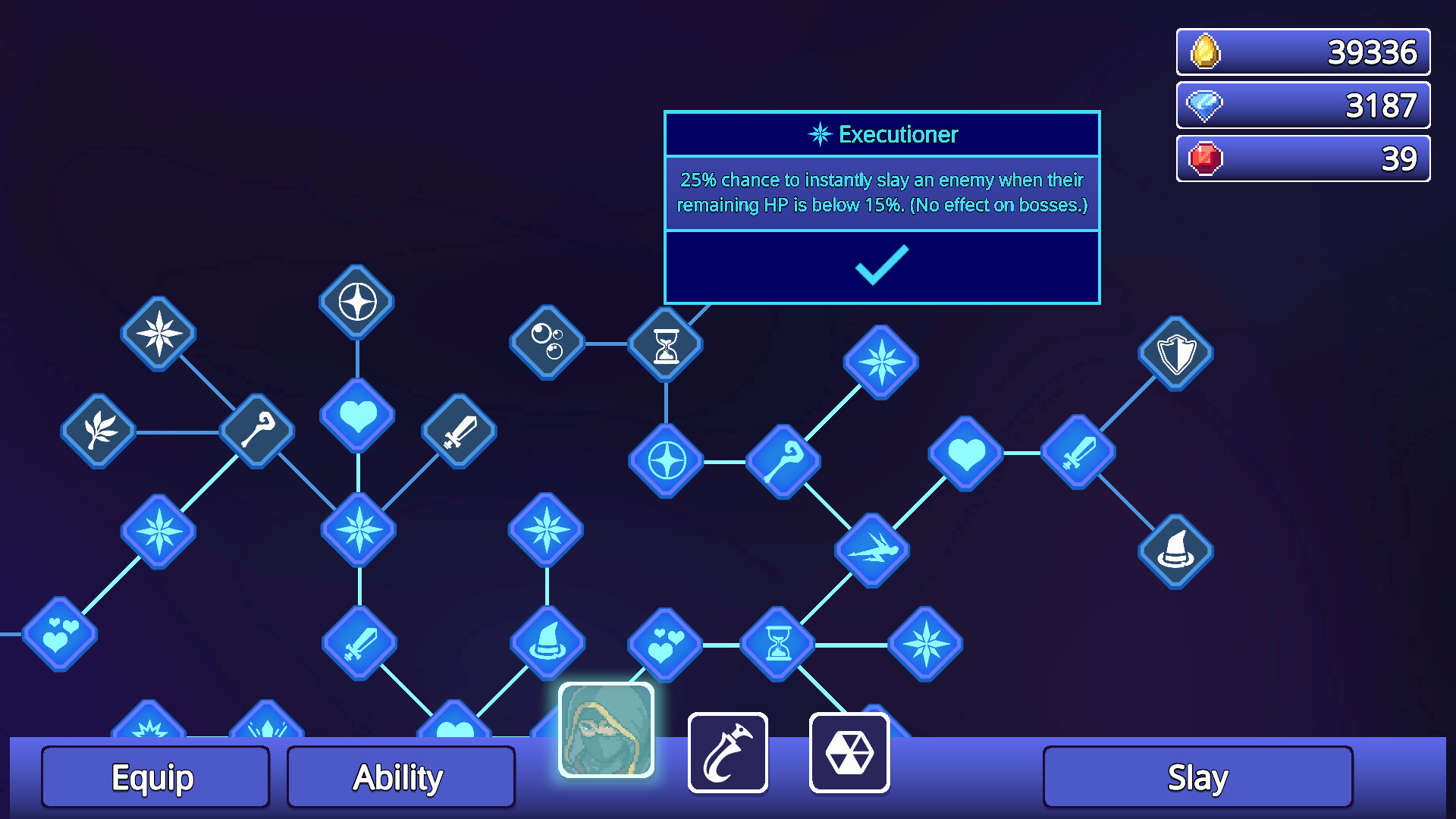The width and height of the screenshot is (1456, 819).
Task: Select the staff skill node in the center
Action: [783, 461]
